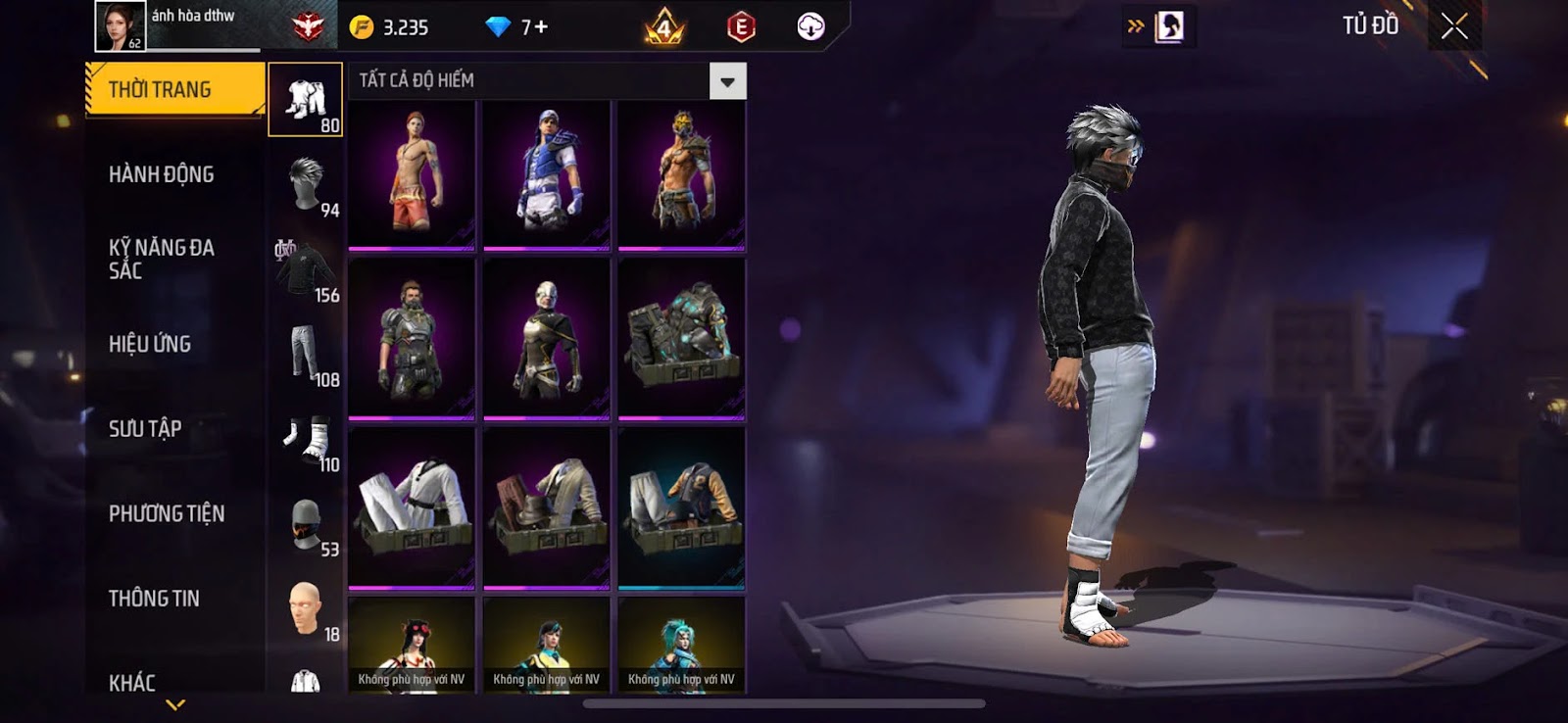This screenshot has height=723, width=1568.
Task: Open the Phương Tiện section
Action: (x=167, y=513)
